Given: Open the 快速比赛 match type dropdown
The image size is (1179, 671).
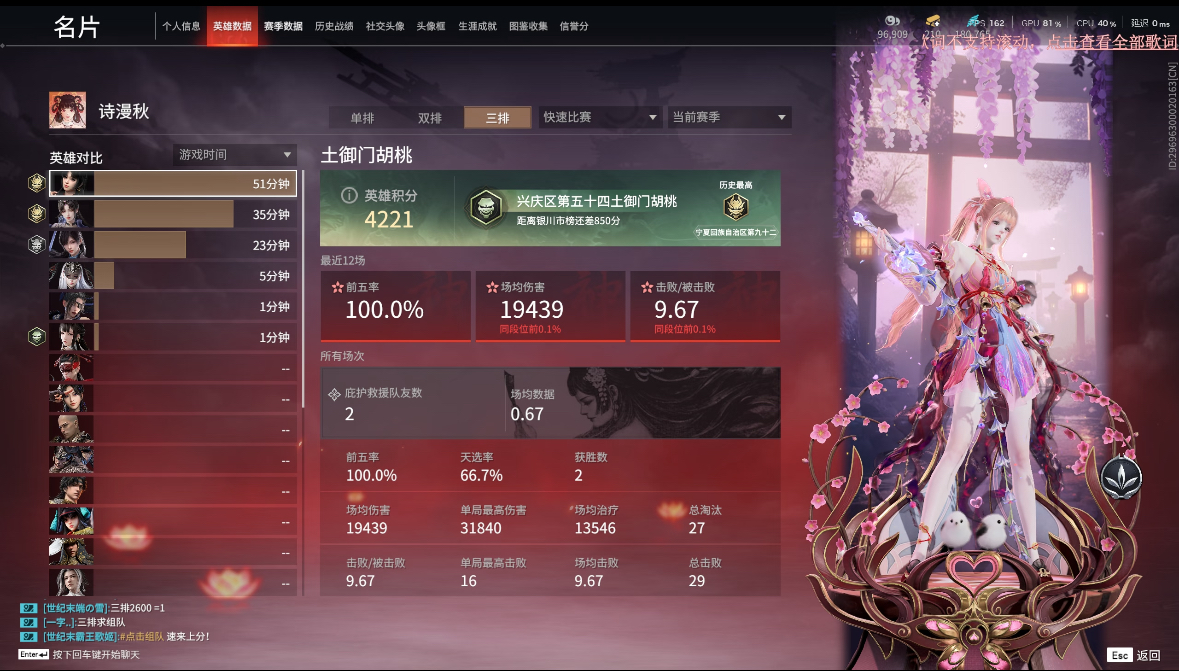Looking at the screenshot, I should [x=600, y=117].
